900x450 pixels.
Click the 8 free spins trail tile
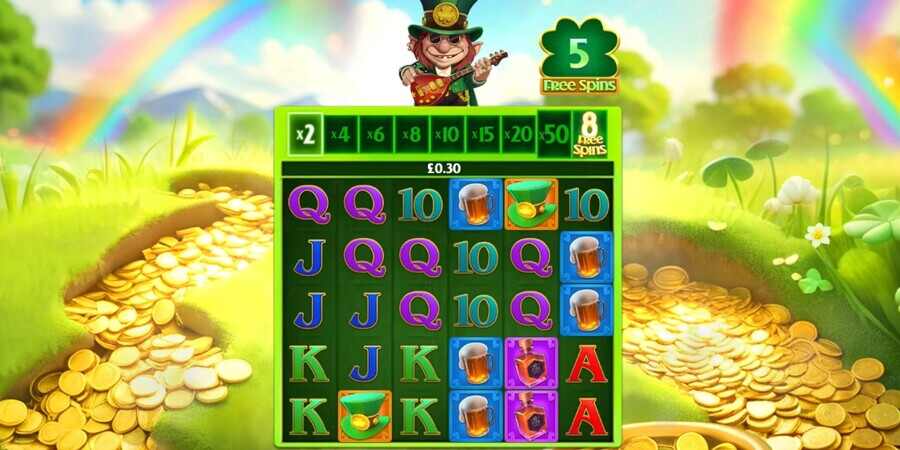(x=589, y=134)
